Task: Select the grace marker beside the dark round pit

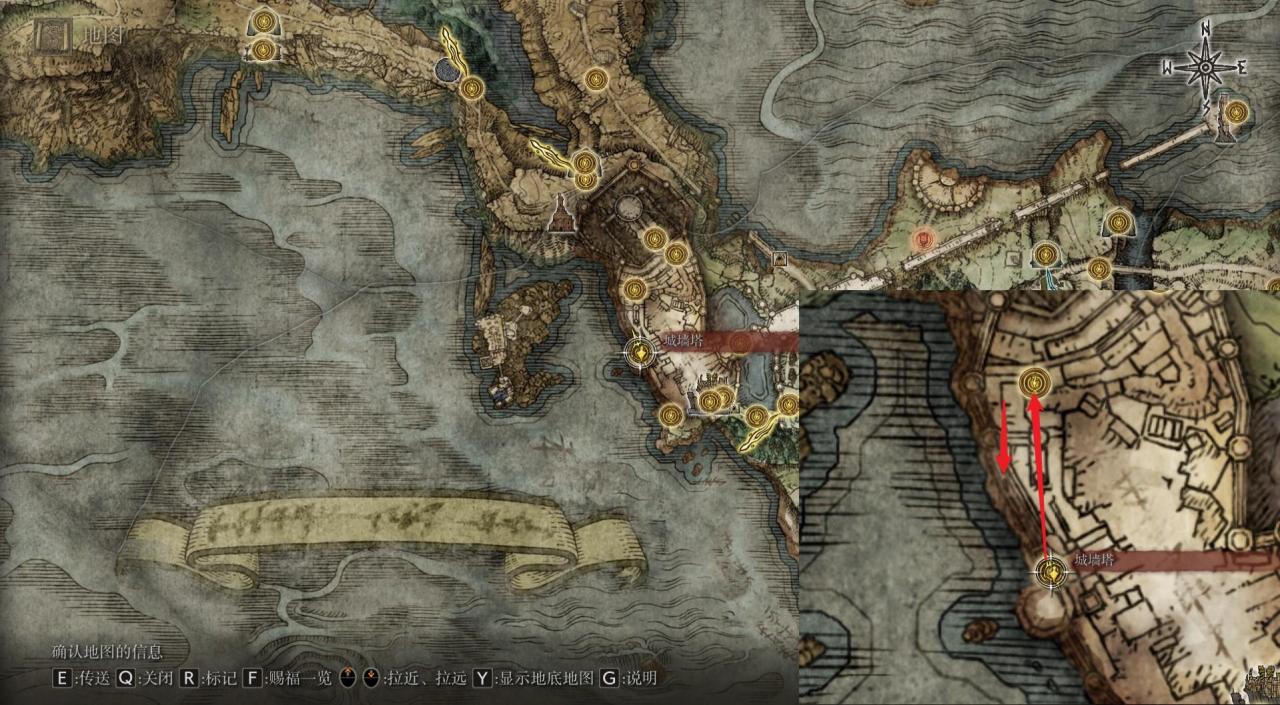Action: 472,88
